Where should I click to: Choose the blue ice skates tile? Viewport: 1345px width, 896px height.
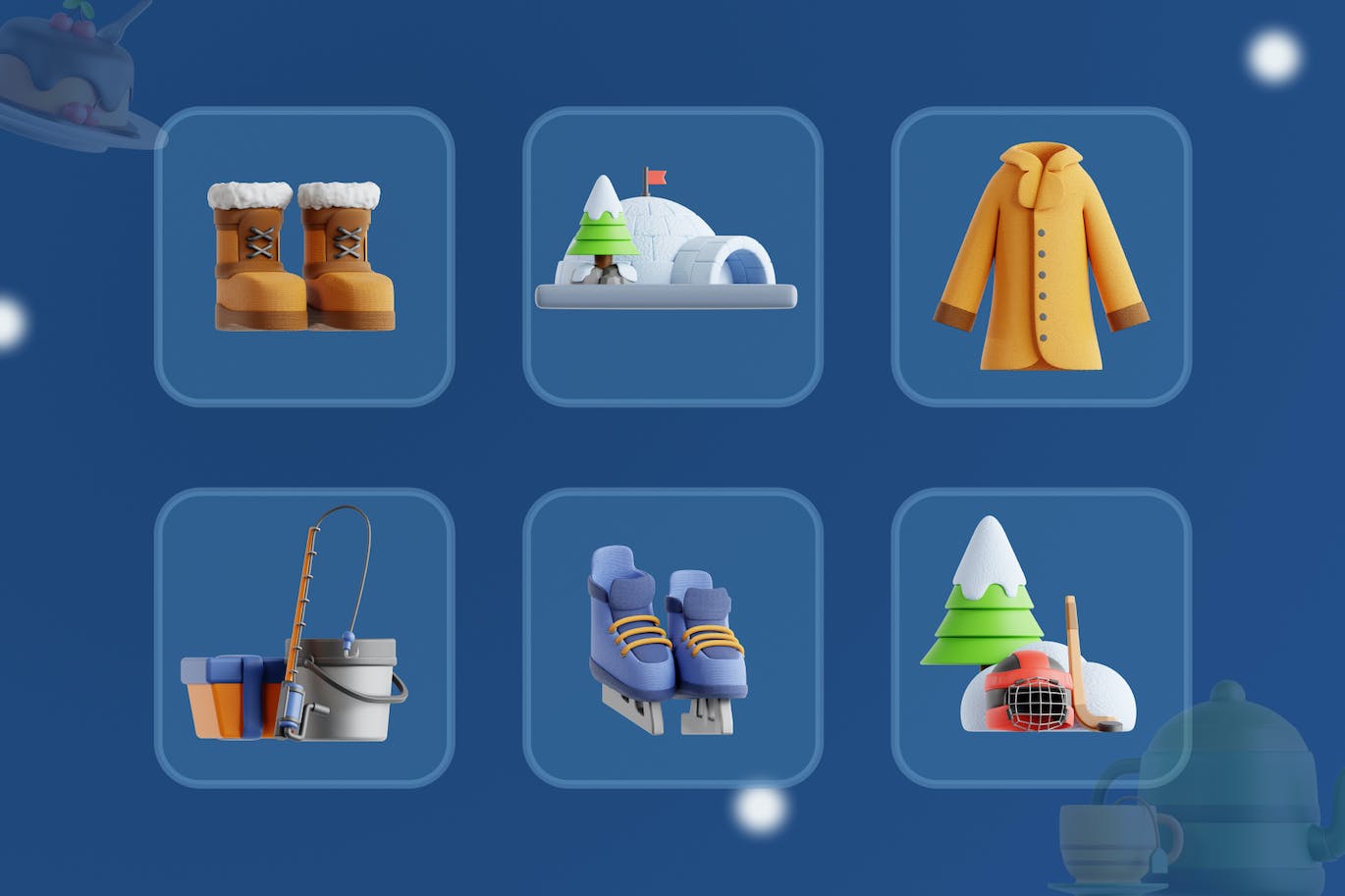[x=672, y=637]
